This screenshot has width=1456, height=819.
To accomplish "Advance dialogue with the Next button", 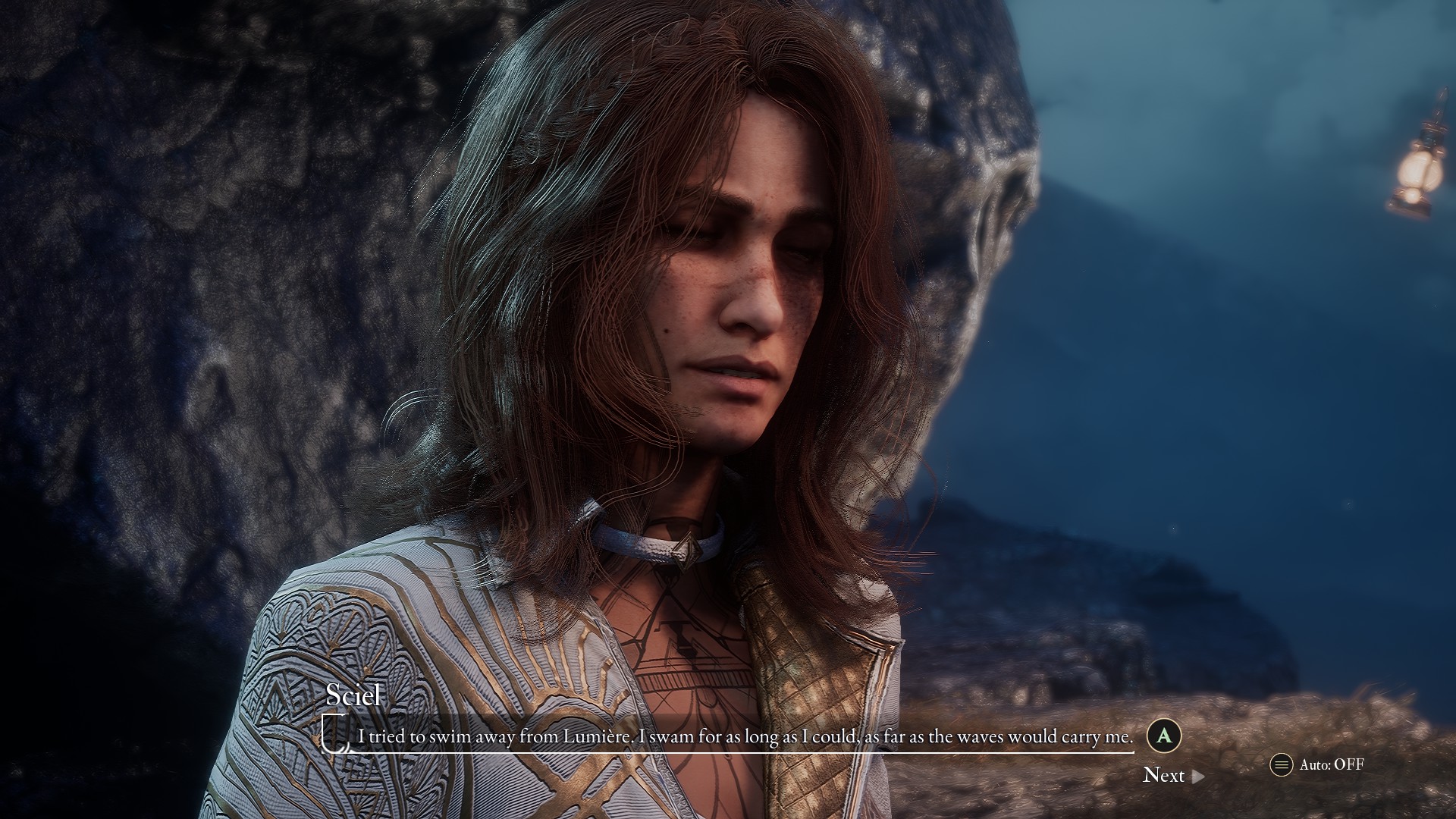I will (1172, 775).
